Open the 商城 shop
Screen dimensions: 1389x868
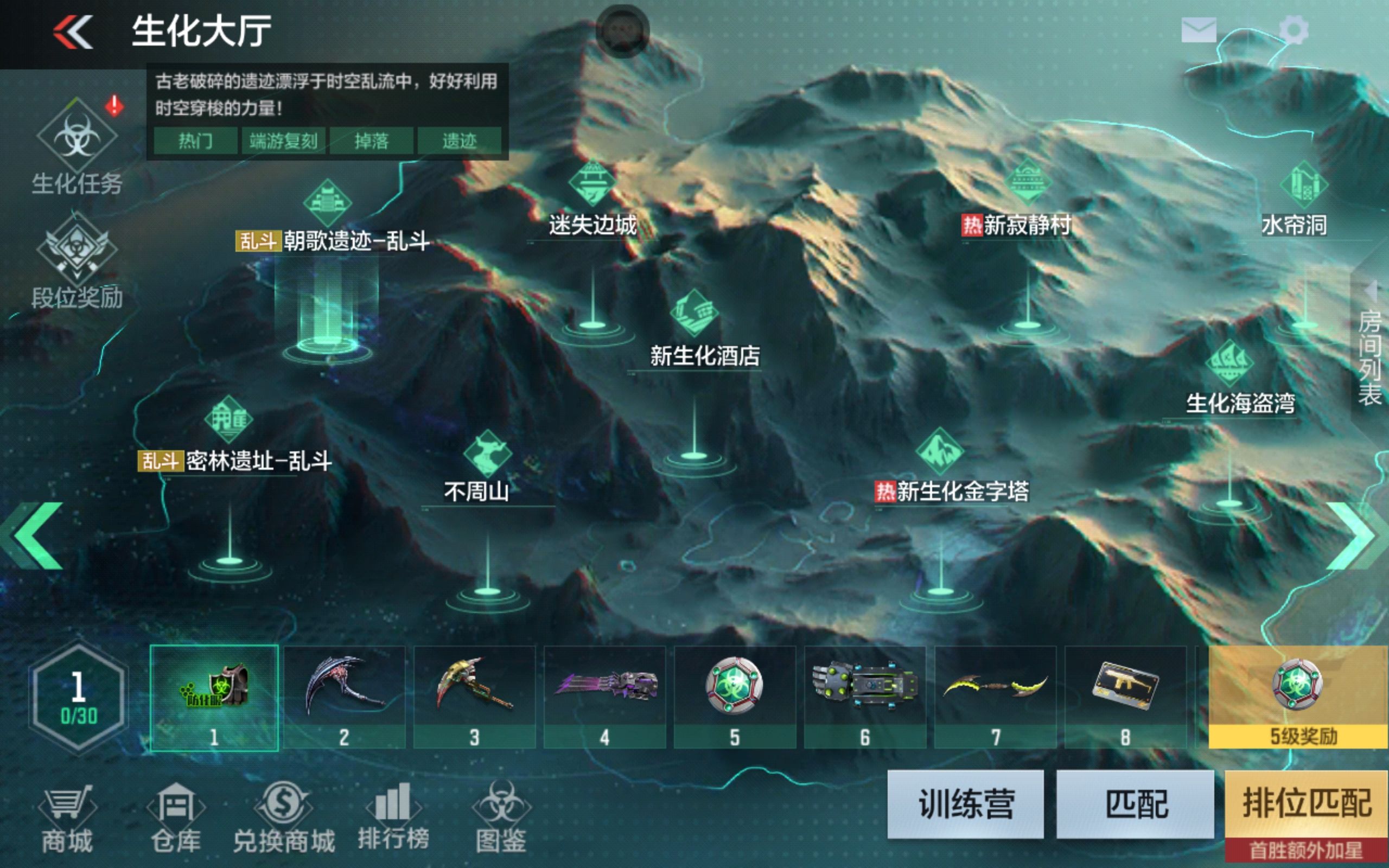pos(67,819)
